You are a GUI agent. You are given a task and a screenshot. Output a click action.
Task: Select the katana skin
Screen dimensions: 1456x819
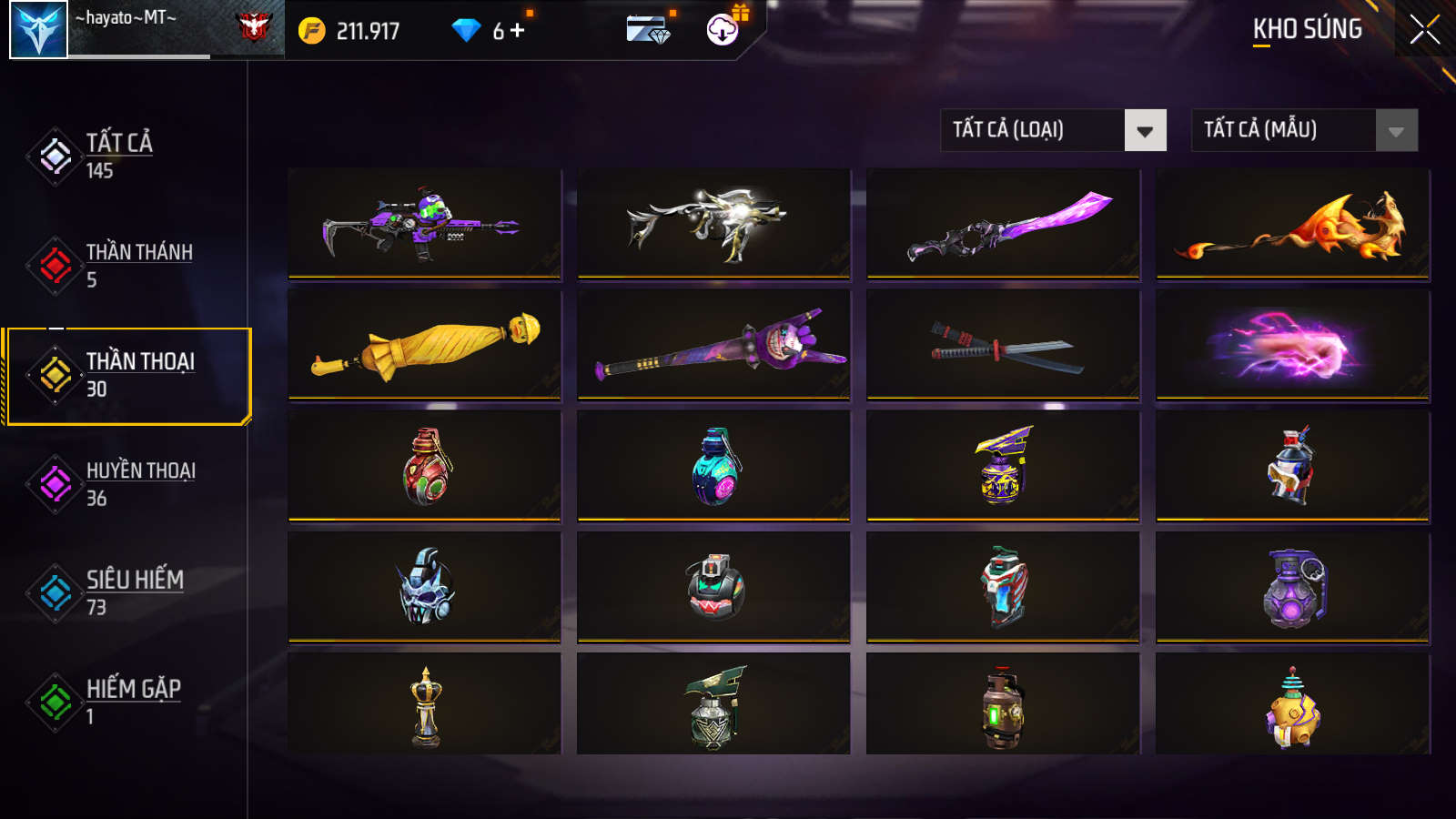[1003, 345]
